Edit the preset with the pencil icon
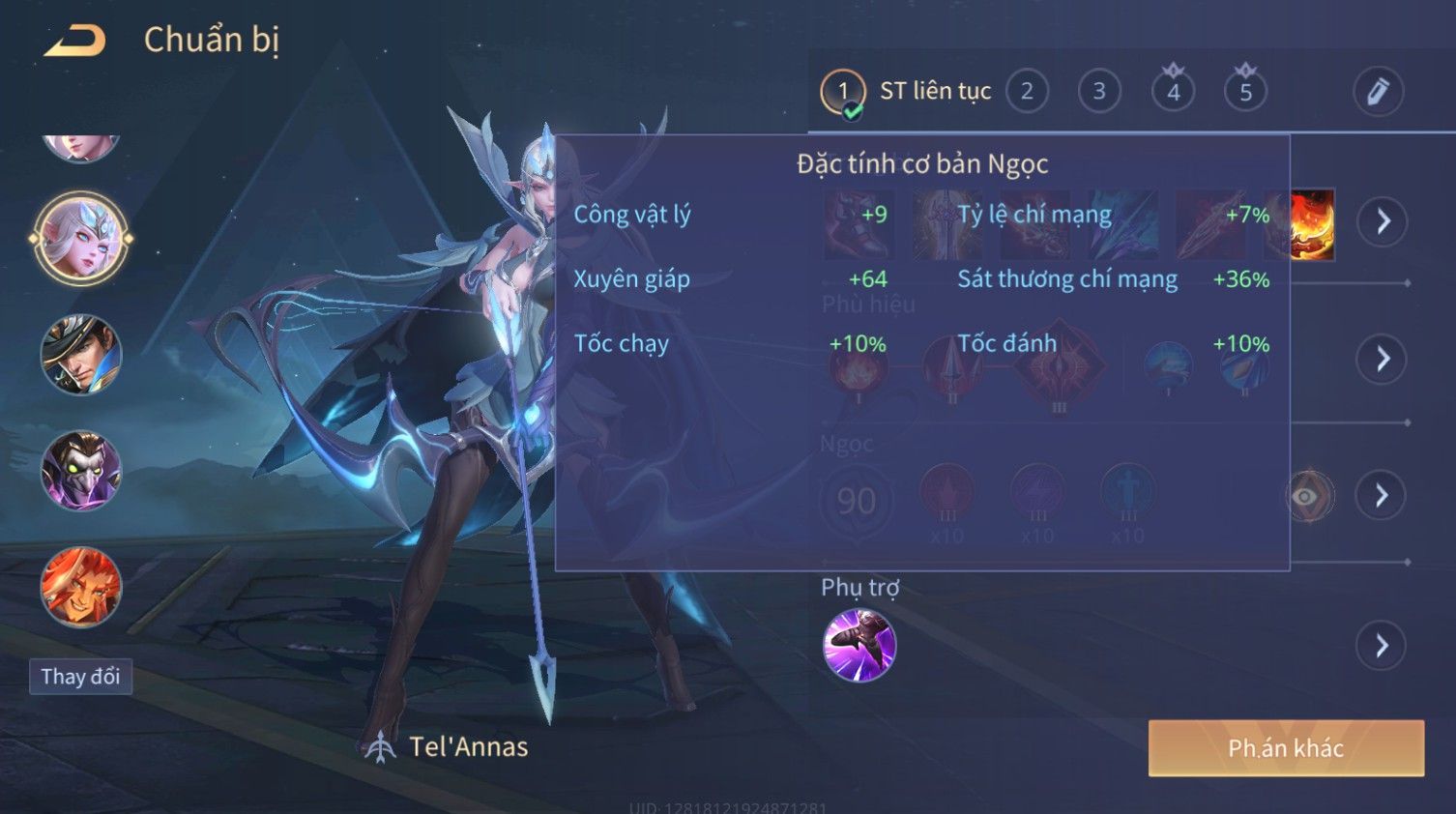The width and height of the screenshot is (1456, 814). (x=1378, y=92)
